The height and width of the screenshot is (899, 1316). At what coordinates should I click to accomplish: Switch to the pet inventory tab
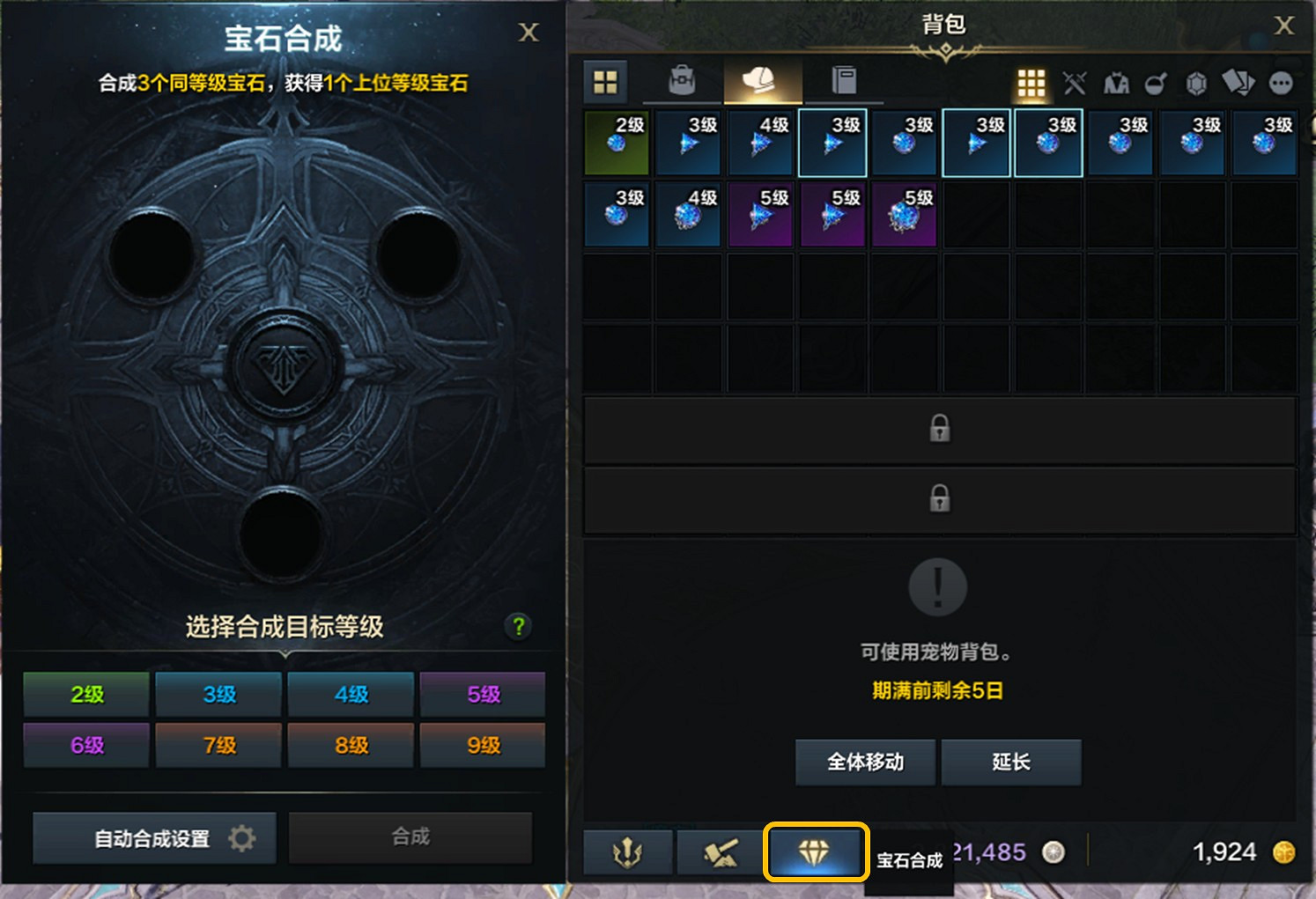(762, 80)
